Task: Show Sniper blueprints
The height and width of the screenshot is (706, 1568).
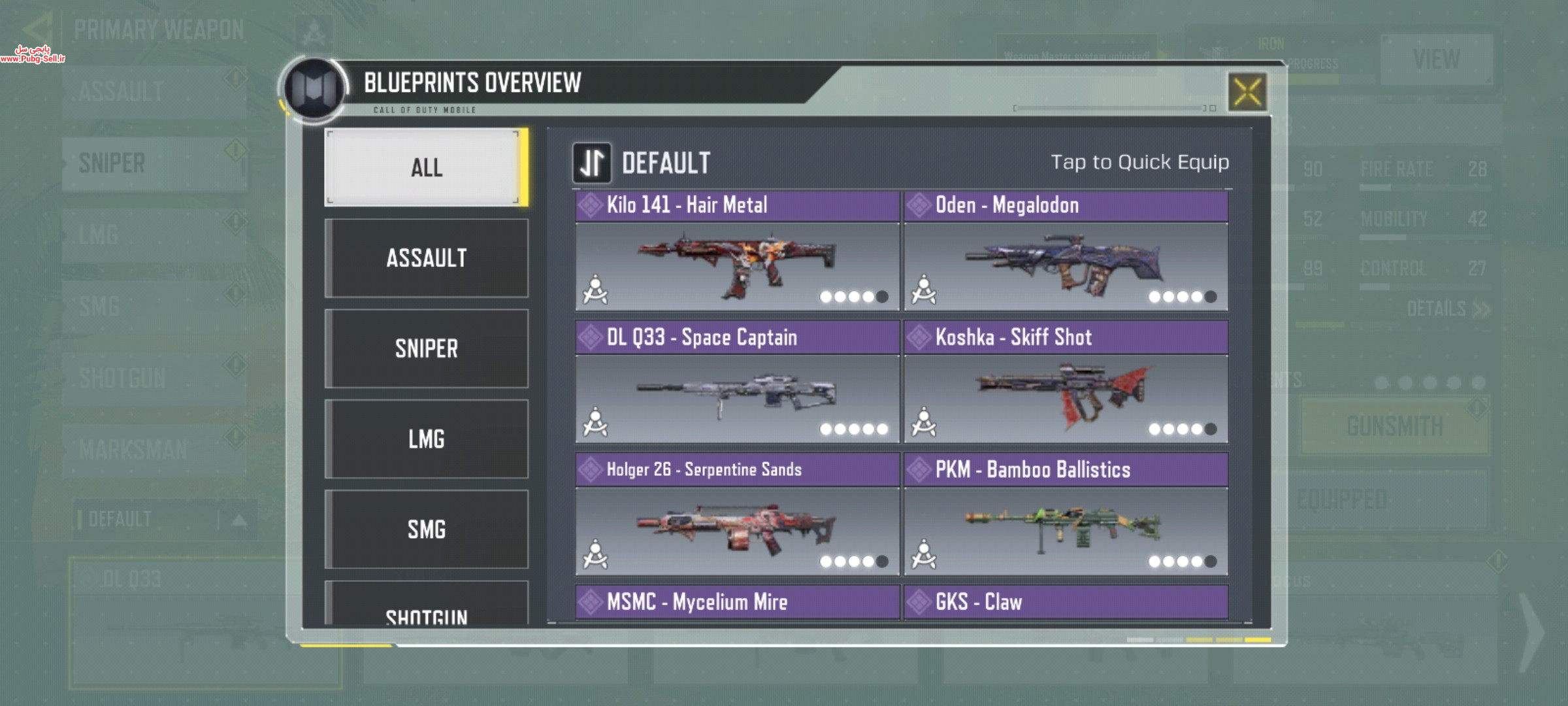Action: pyautogui.click(x=426, y=348)
